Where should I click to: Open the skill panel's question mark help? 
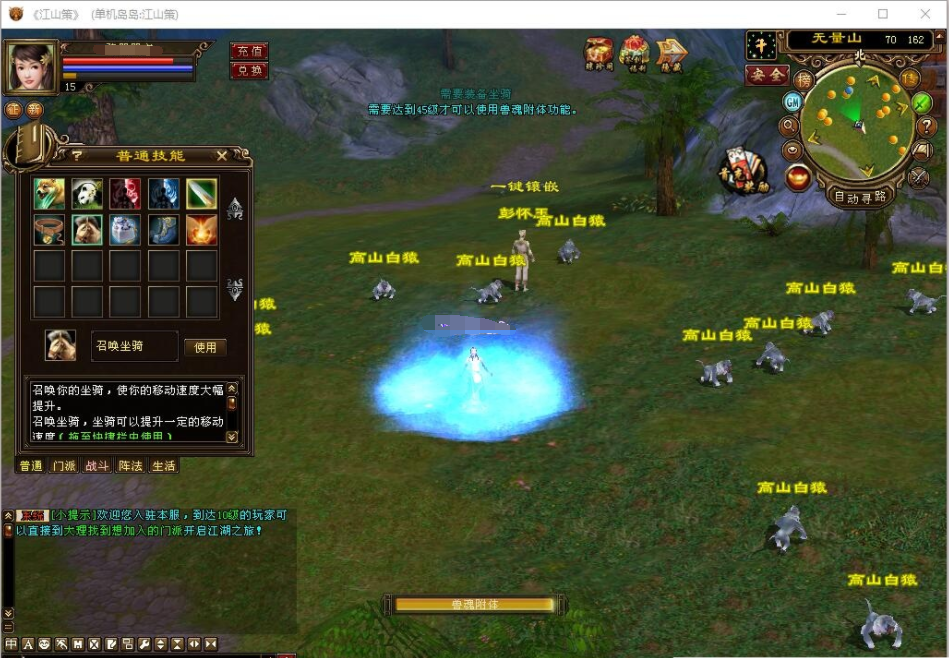pos(76,156)
